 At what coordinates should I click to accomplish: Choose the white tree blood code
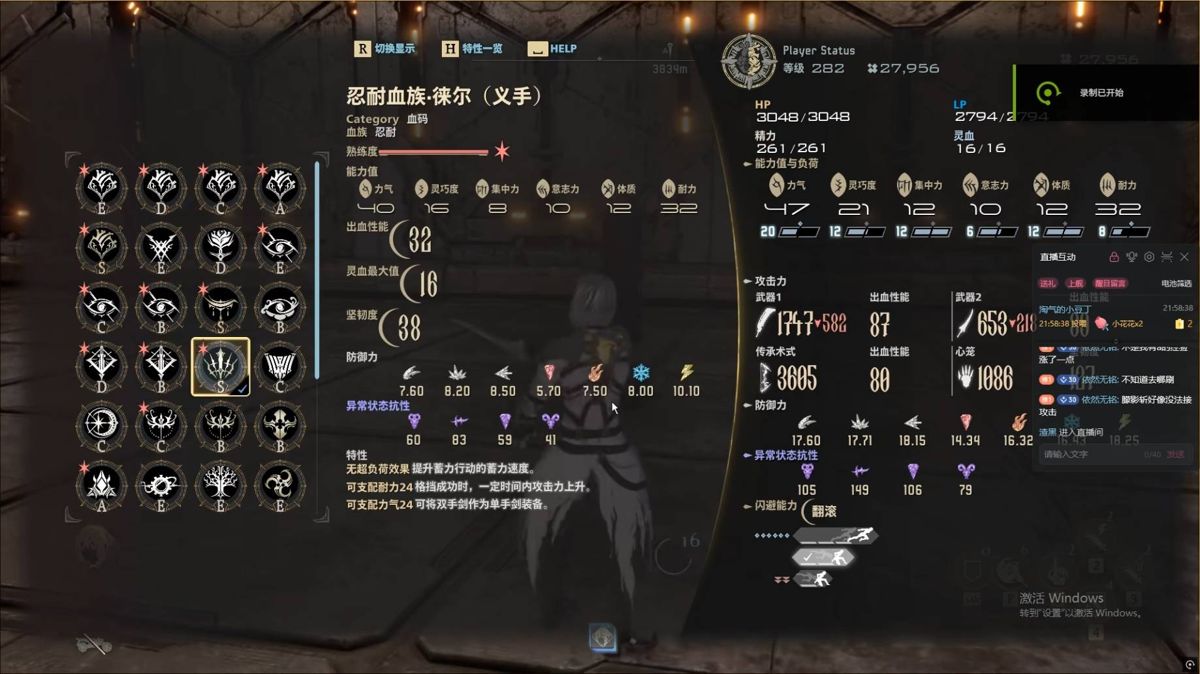pos(220,486)
